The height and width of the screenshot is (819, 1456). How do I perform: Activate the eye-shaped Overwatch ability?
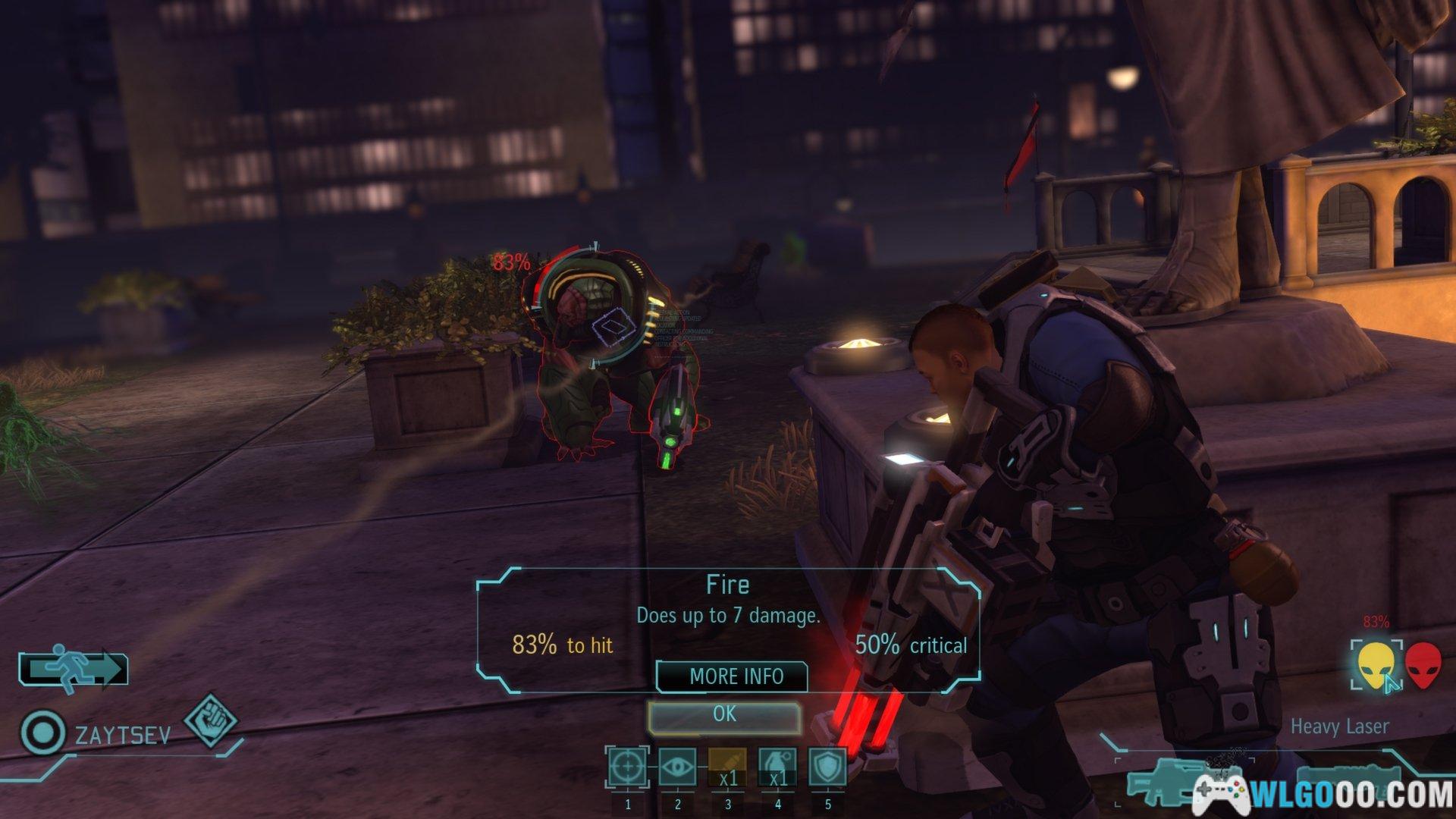677,767
